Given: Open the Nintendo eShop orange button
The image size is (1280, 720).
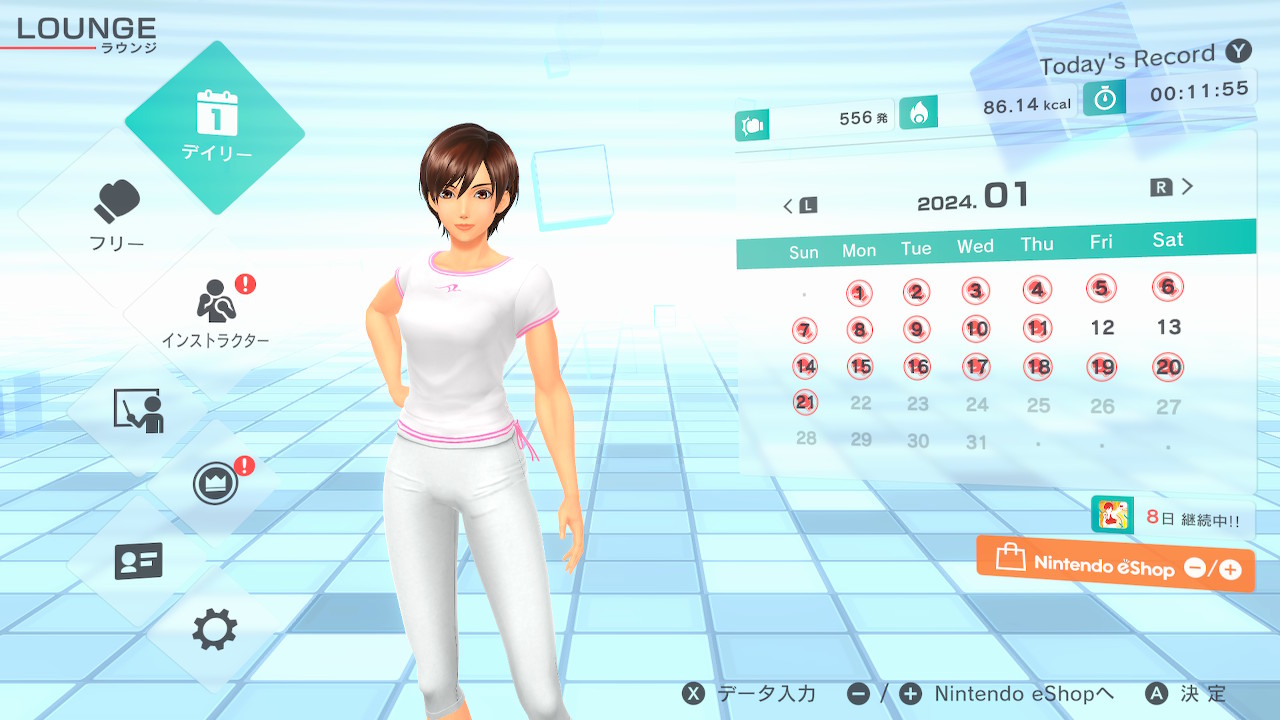Looking at the screenshot, I should click(1116, 565).
